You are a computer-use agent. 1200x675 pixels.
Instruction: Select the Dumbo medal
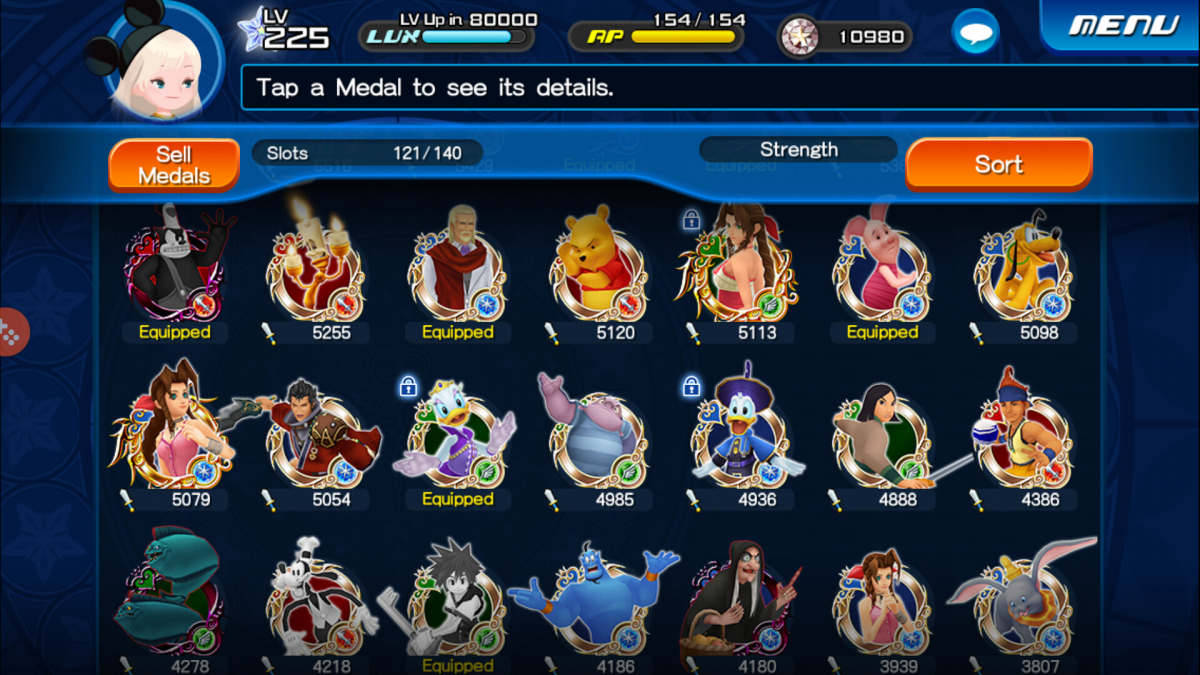click(x=1024, y=600)
